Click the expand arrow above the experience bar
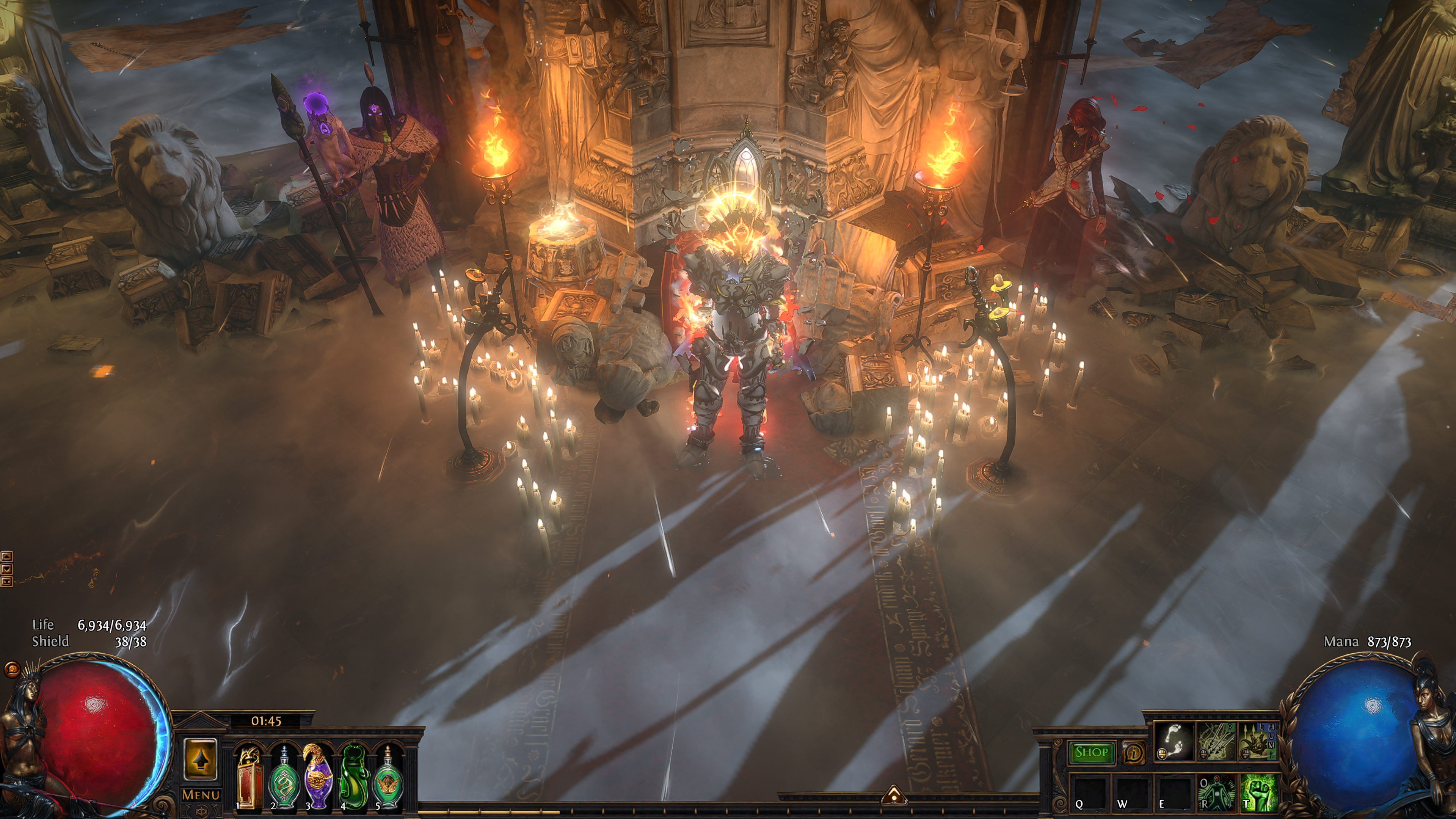Viewport: 1456px width, 819px height. tap(894, 795)
